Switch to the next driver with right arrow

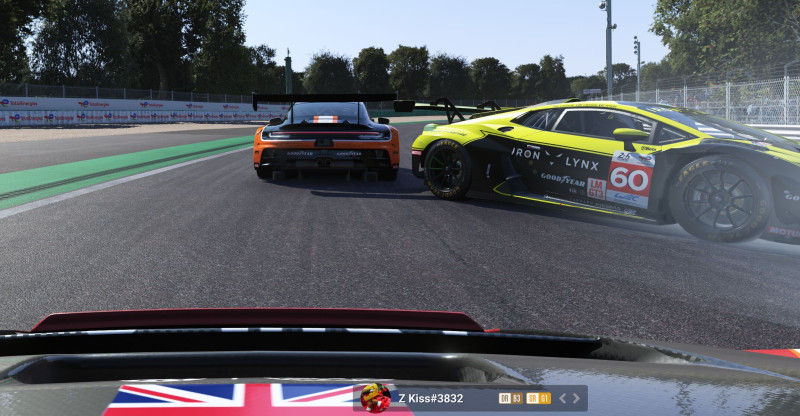pos(575,398)
